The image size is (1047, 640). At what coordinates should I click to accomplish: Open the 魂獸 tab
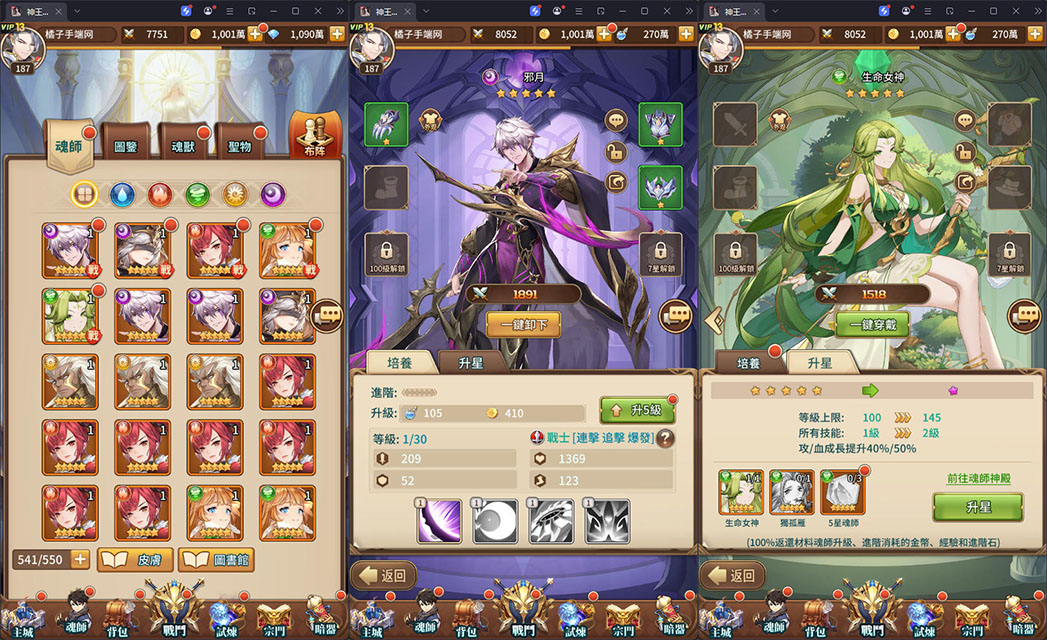(x=183, y=147)
